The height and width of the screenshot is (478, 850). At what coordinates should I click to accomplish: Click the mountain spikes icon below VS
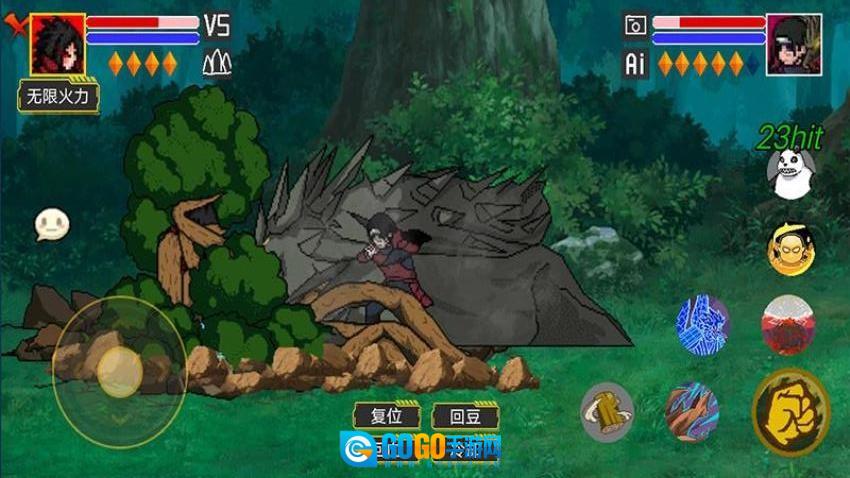tap(216, 64)
